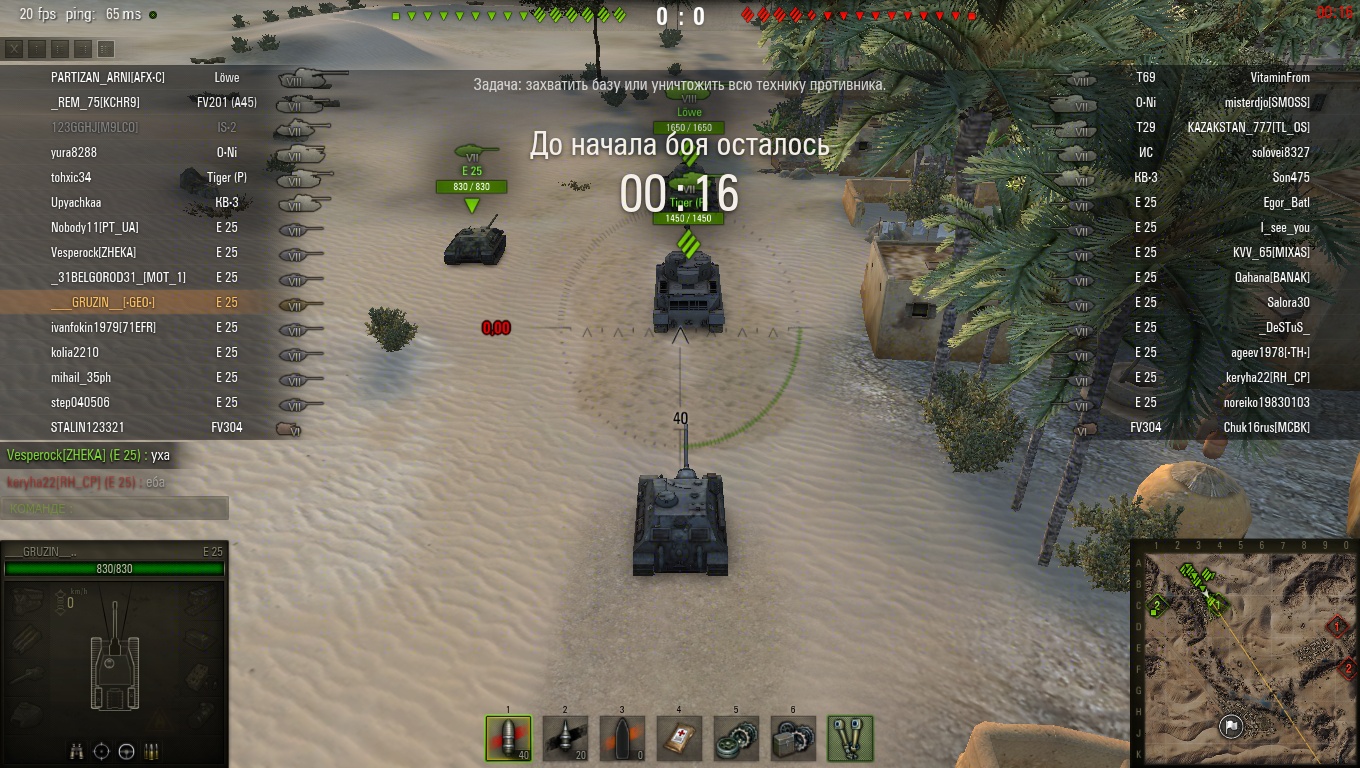The width and height of the screenshot is (1360, 768).
Task: Use the first aid kit consumable
Action: [x=679, y=738]
